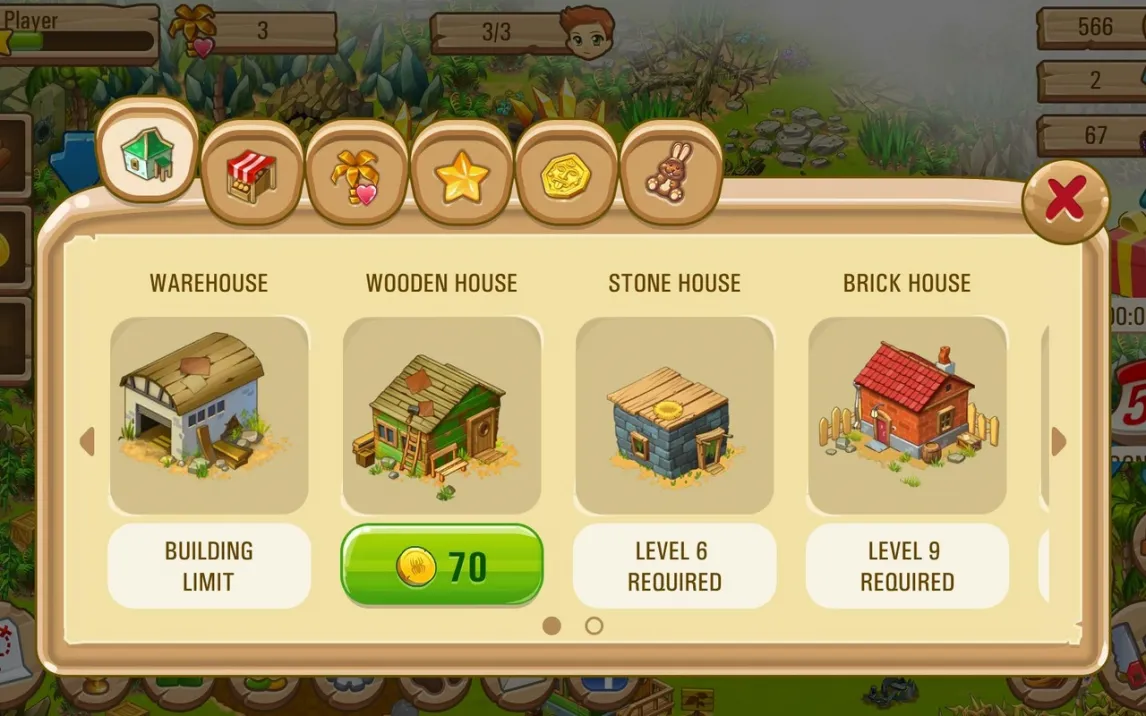Buy the Wooden House for 70 coins
The height and width of the screenshot is (716, 1146).
coord(442,566)
